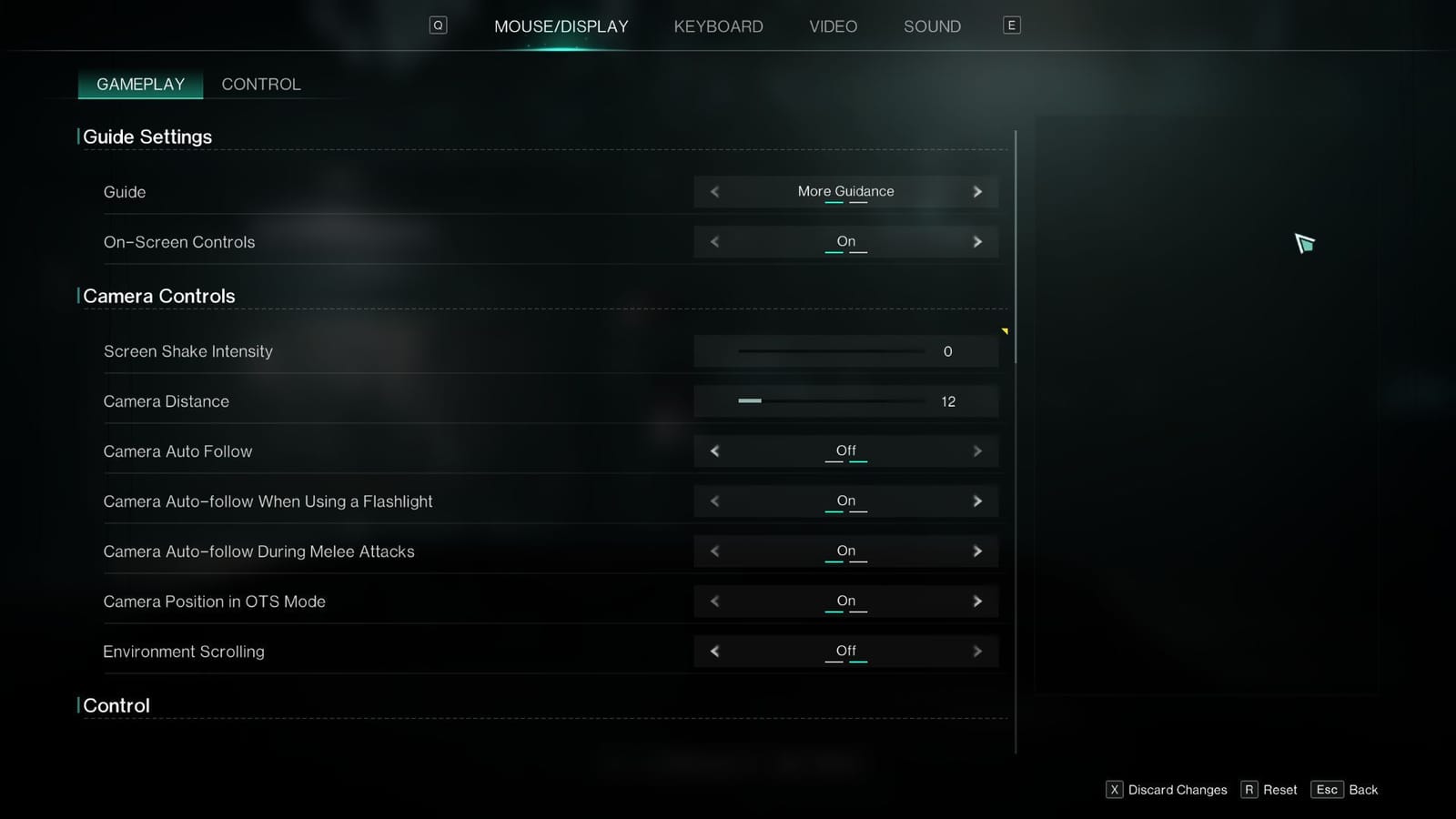
Task: Switch Environment Scrolling using its right chevron
Action: pos(977,651)
